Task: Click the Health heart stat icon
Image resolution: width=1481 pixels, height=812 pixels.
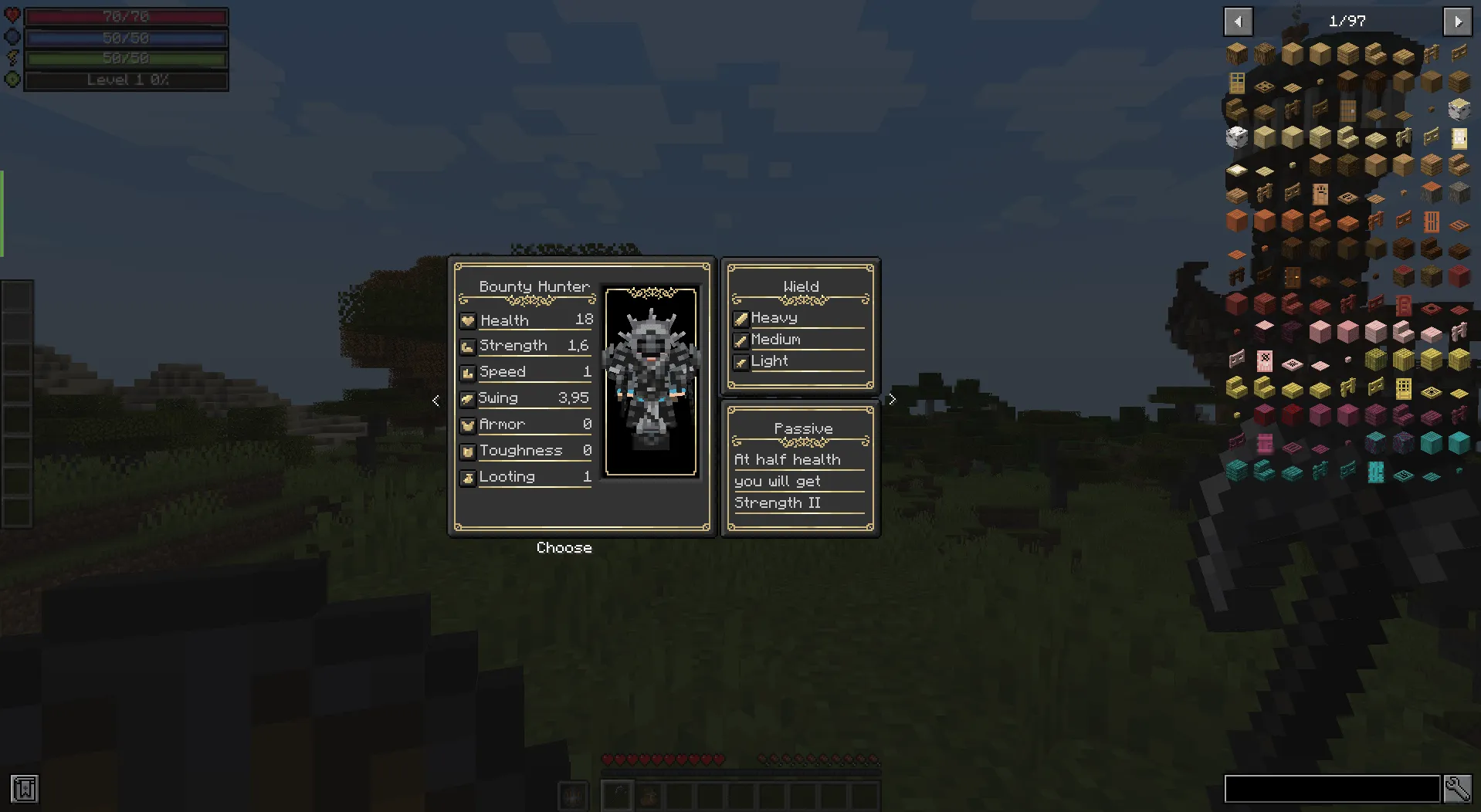Action: point(468,320)
